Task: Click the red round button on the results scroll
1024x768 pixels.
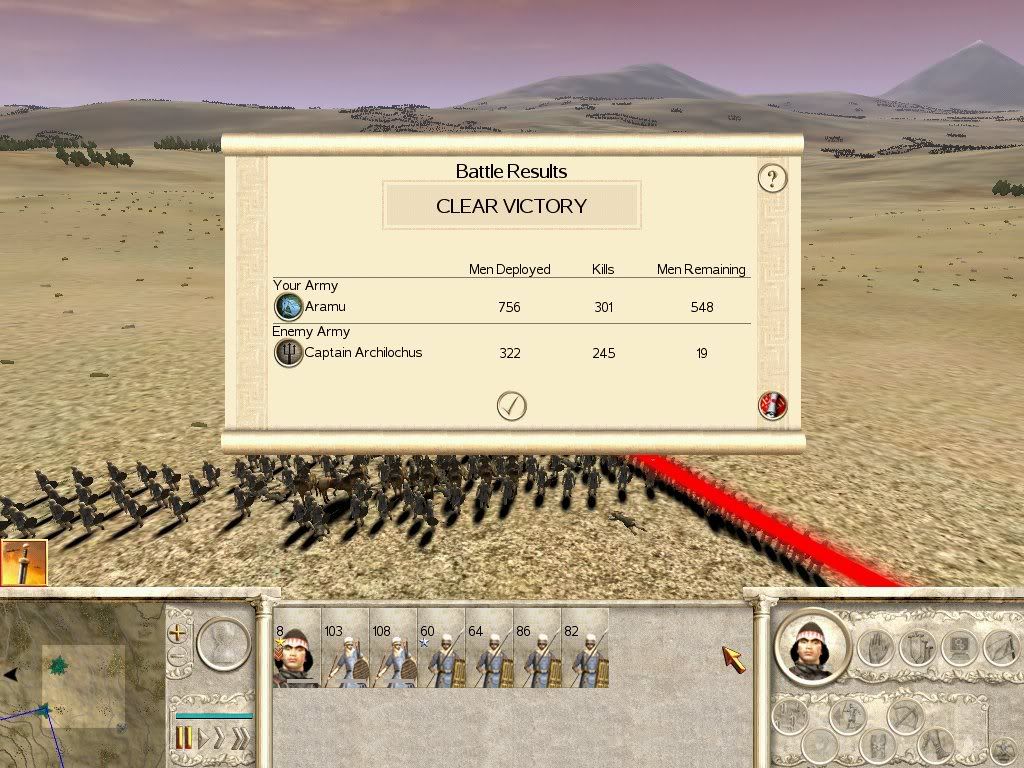Action: click(772, 405)
